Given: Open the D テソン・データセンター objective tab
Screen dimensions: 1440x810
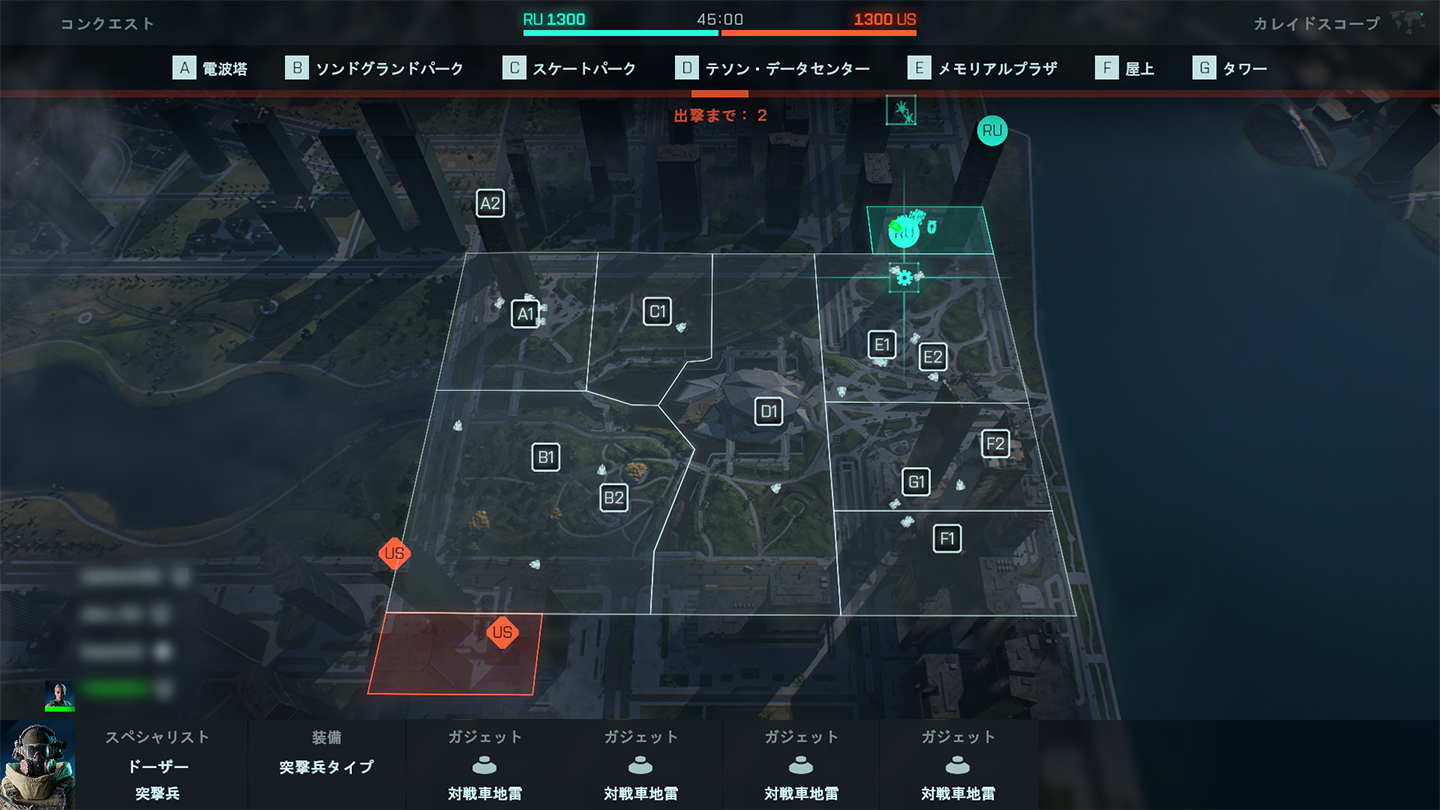Looking at the screenshot, I should (772, 68).
